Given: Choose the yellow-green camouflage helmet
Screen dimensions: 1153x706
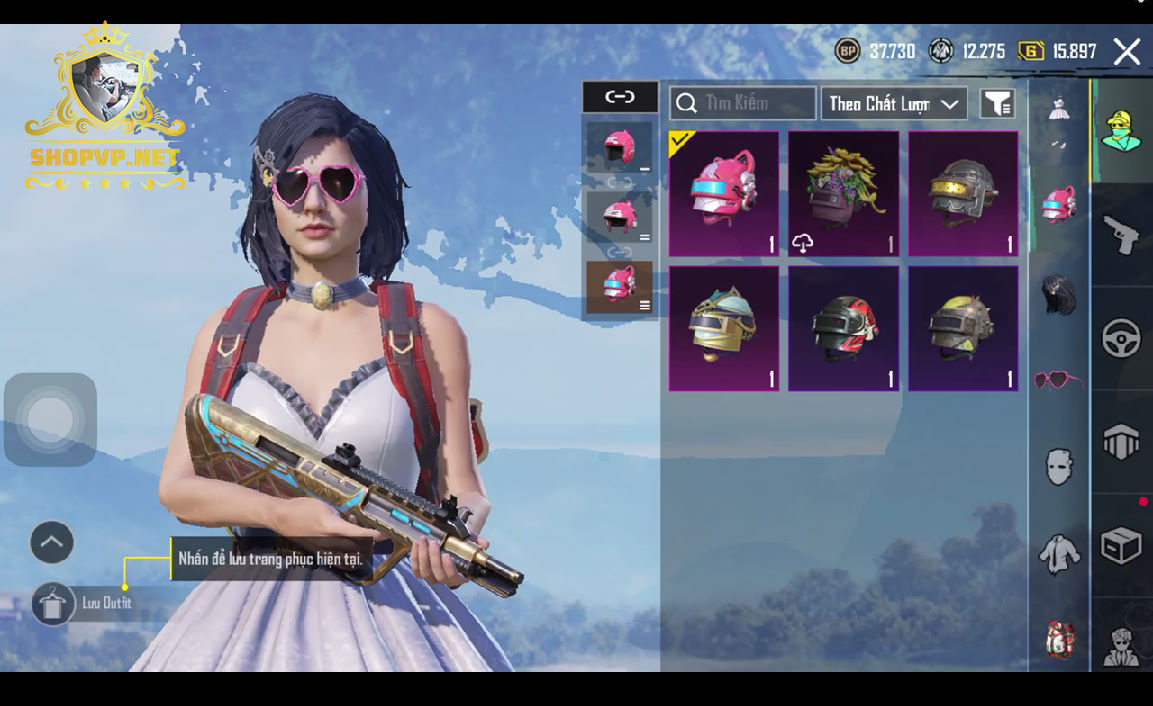Looking at the screenshot, I should pos(963,328).
